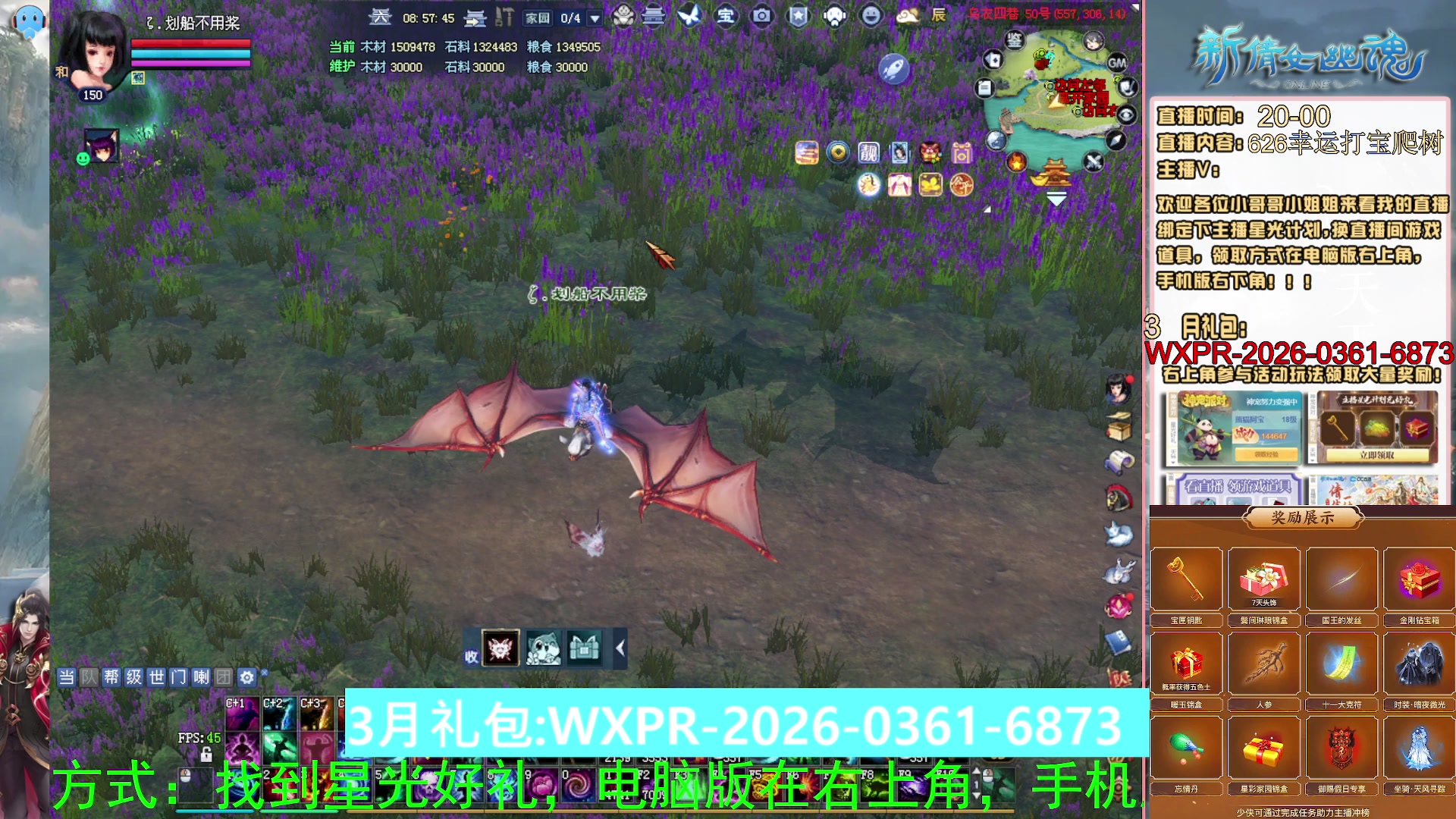Click the blue butterfly event icon

692,15
